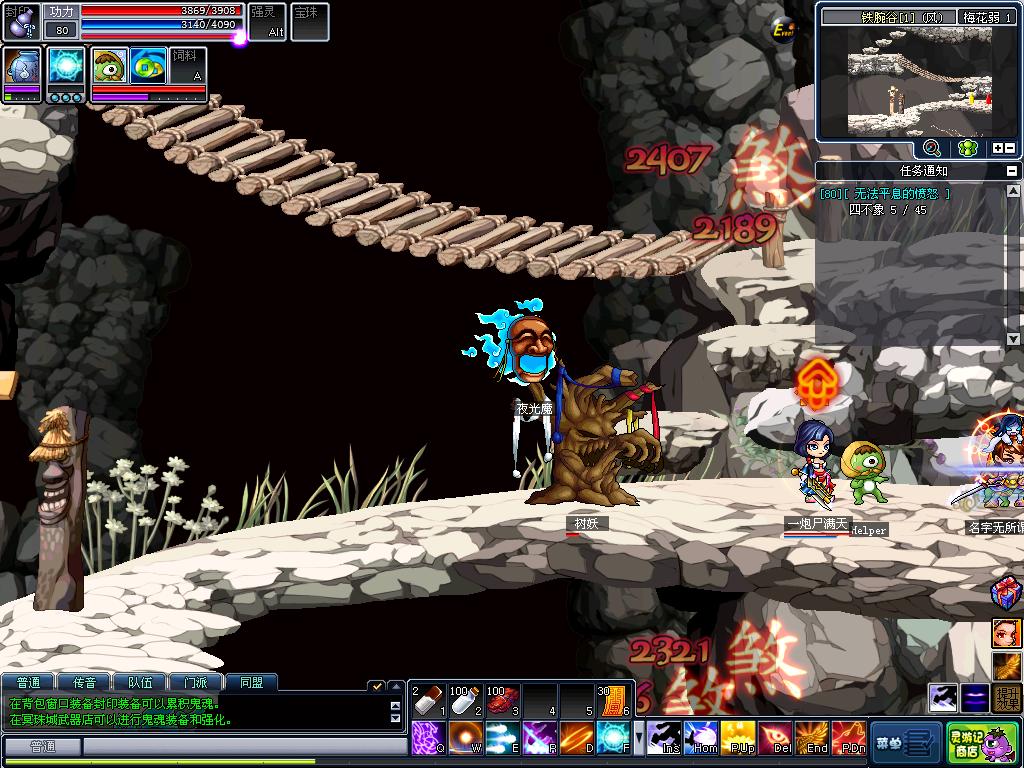Switch to the 队伍 chat tab
This screenshot has height=768, width=1024.
(140, 683)
